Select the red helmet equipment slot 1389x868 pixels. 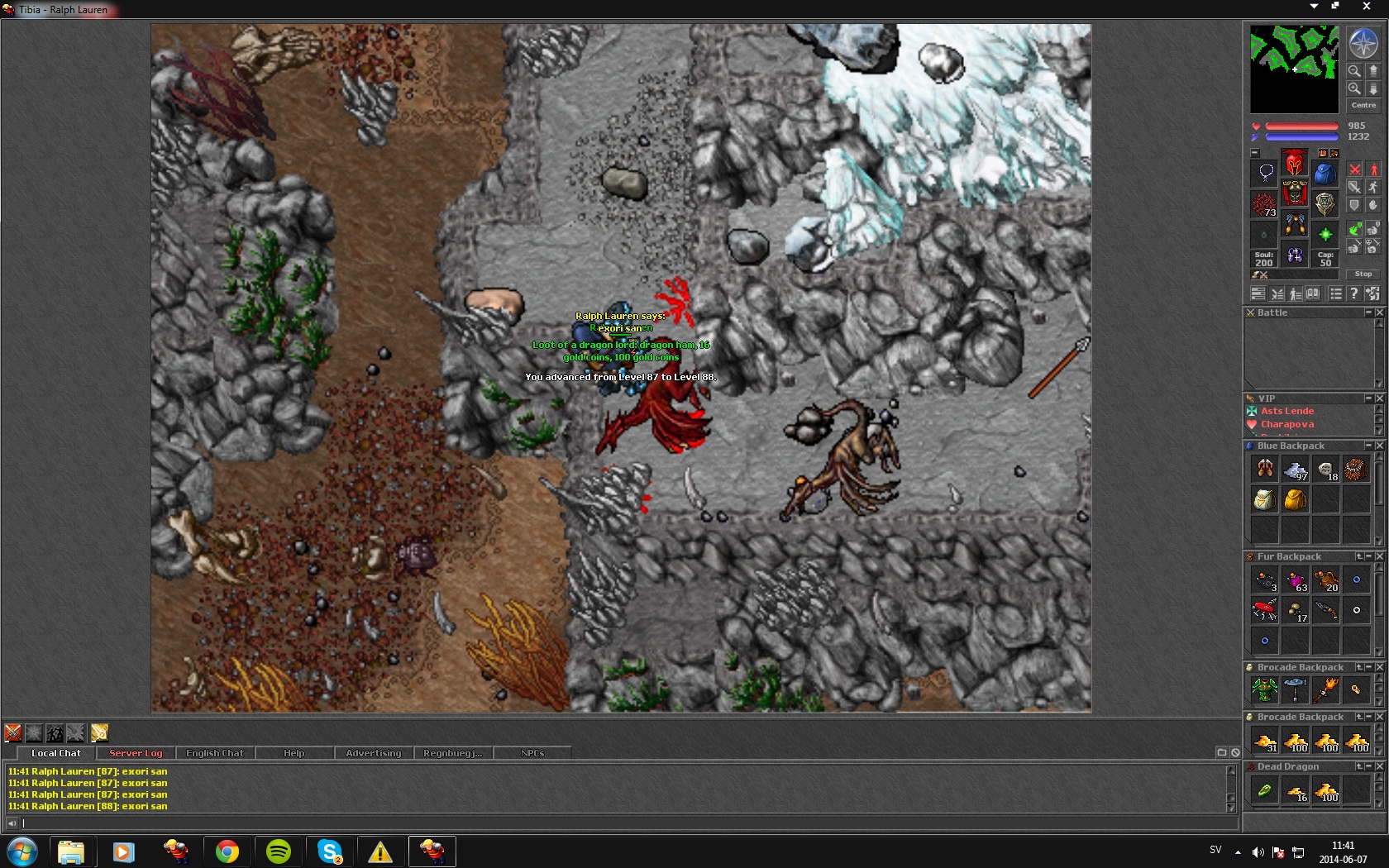(1295, 162)
